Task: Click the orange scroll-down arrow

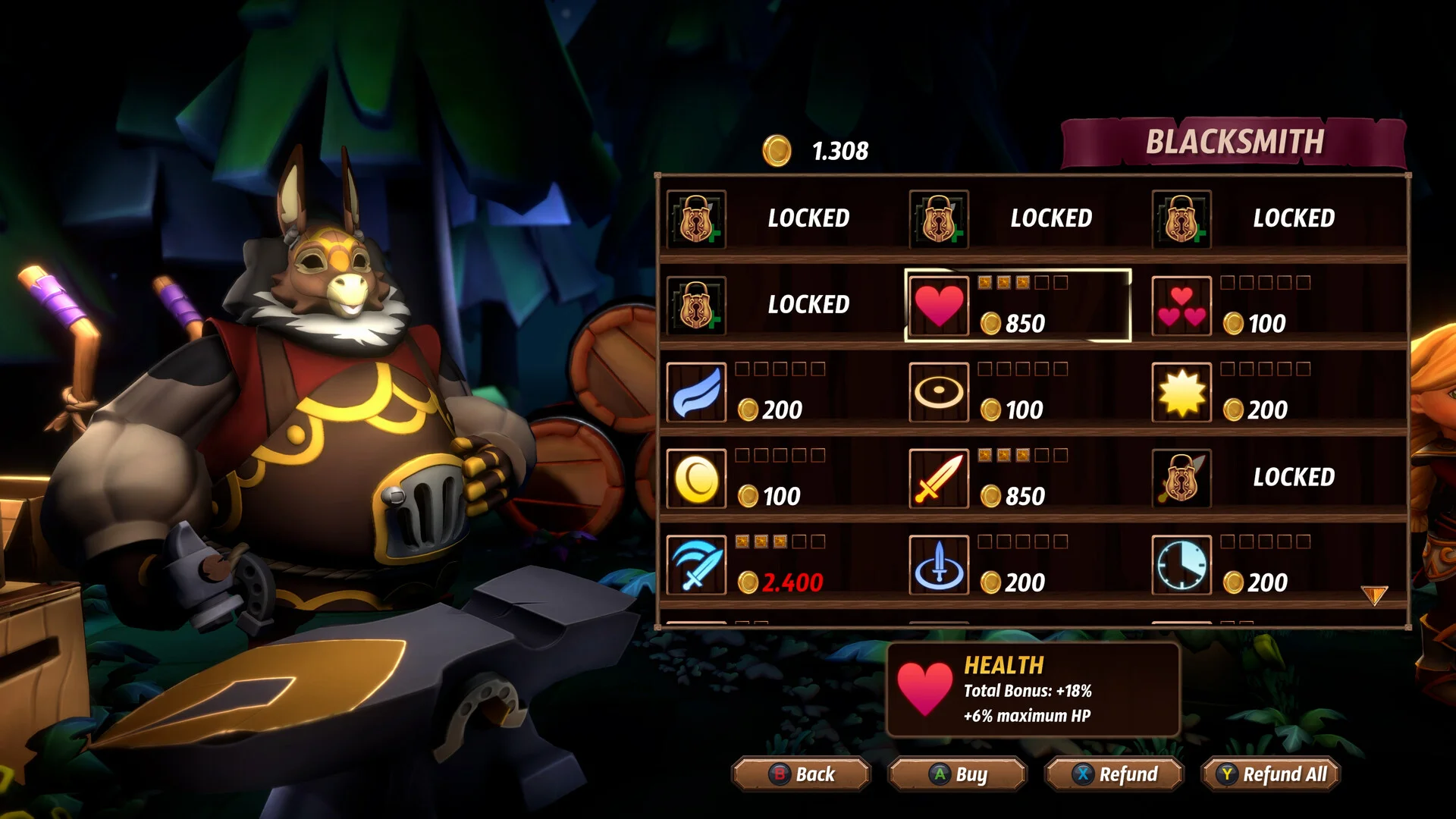Action: 1373,595
